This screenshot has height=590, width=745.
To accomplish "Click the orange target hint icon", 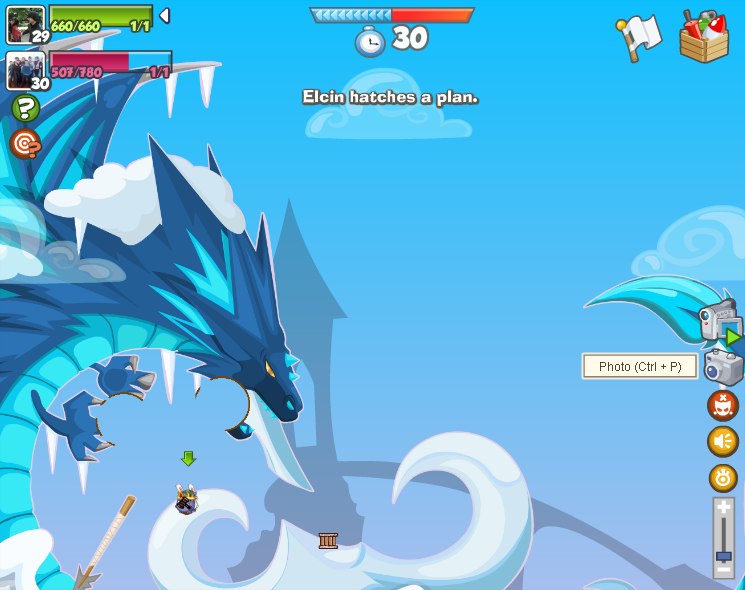I will click(25, 144).
